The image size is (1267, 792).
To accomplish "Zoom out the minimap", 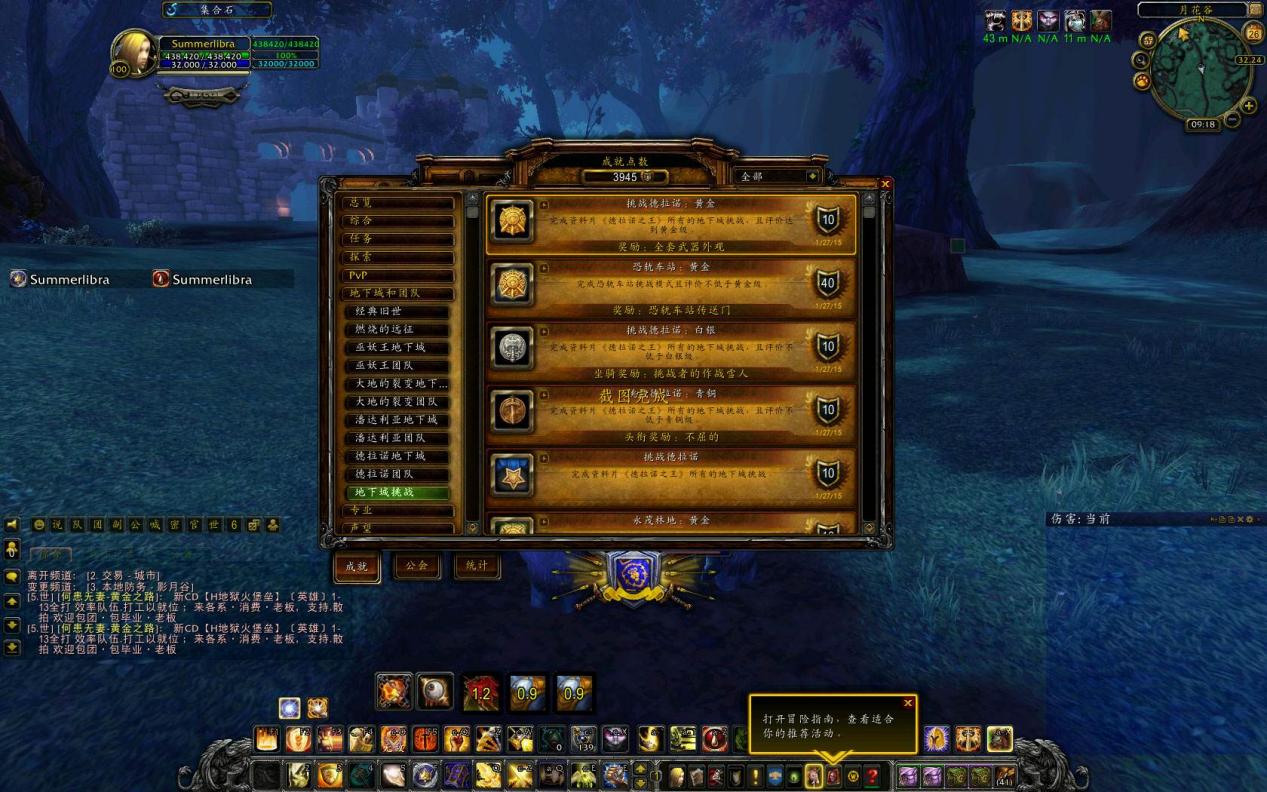I will (1233, 120).
